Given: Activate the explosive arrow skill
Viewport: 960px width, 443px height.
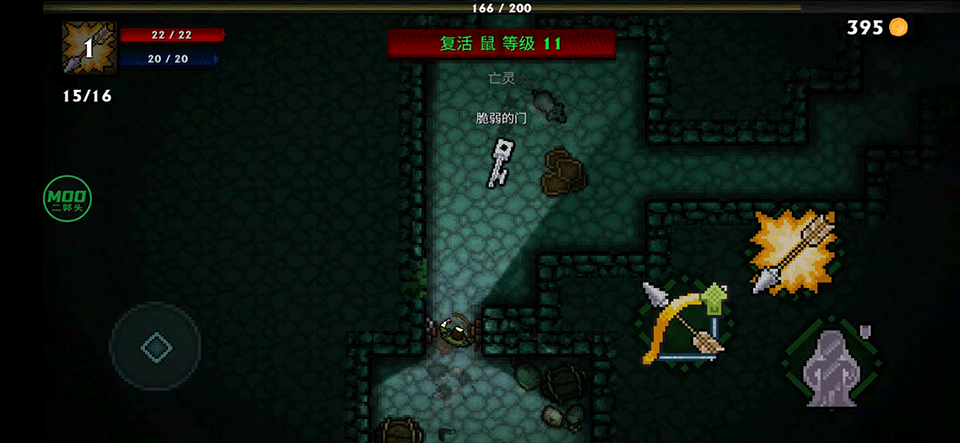Looking at the screenshot, I should click(793, 253).
